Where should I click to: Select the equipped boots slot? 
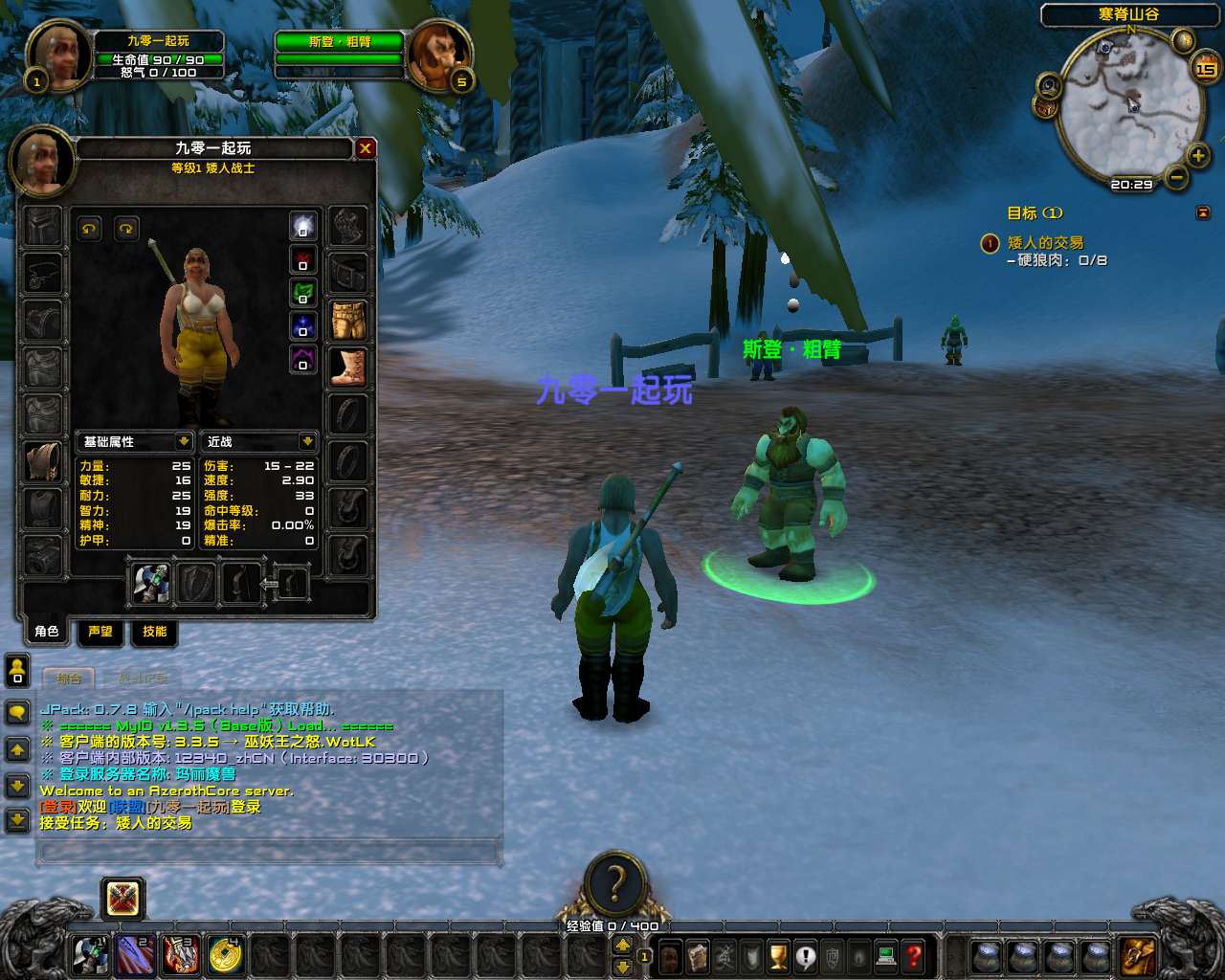348,367
